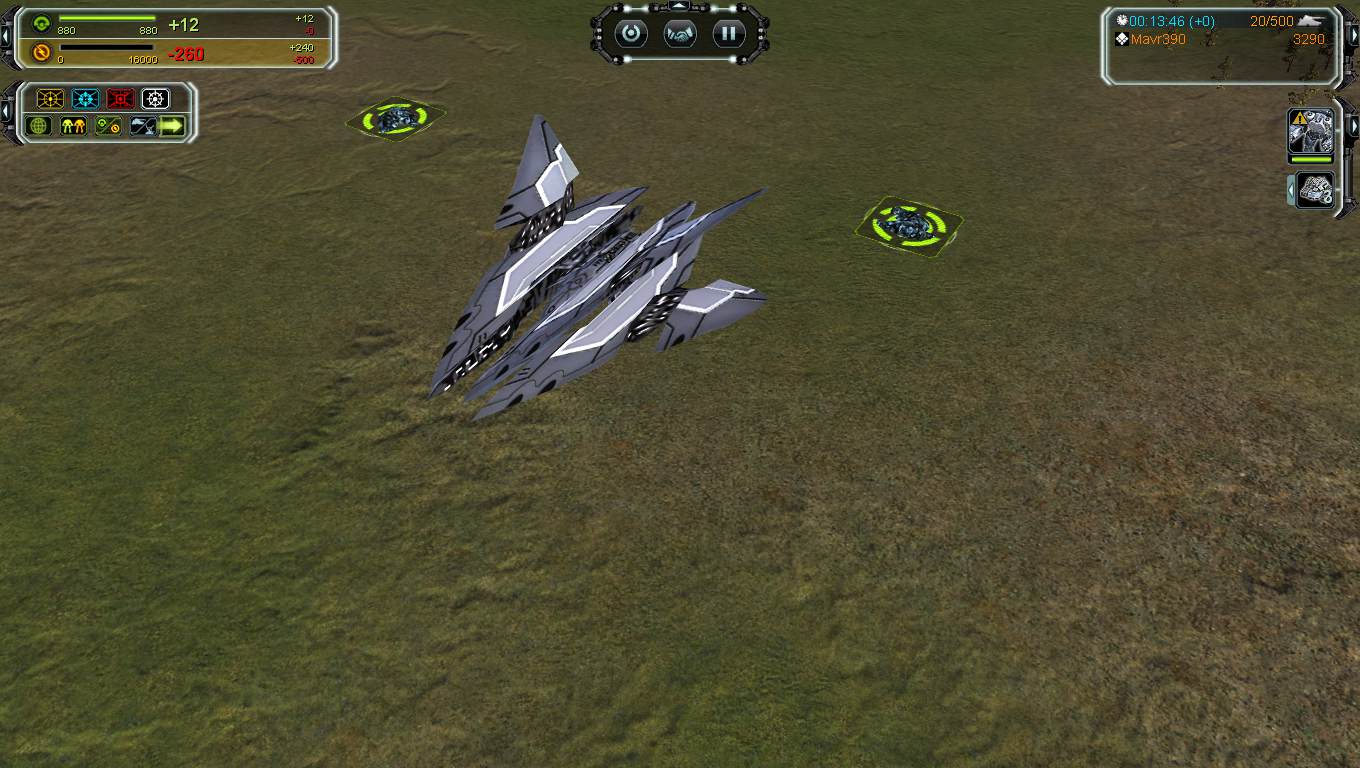Select the commander avatar with warning sign
This screenshot has width=1360, height=768.
[1310, 131]
